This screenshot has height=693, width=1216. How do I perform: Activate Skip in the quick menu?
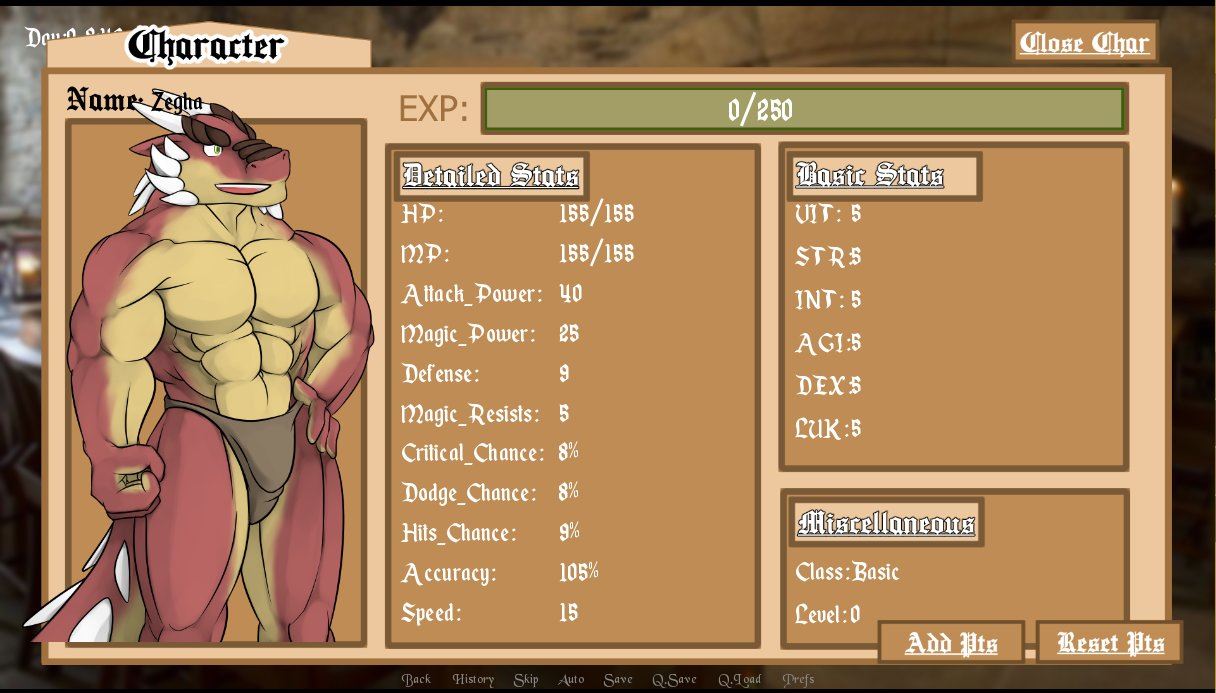526,679
